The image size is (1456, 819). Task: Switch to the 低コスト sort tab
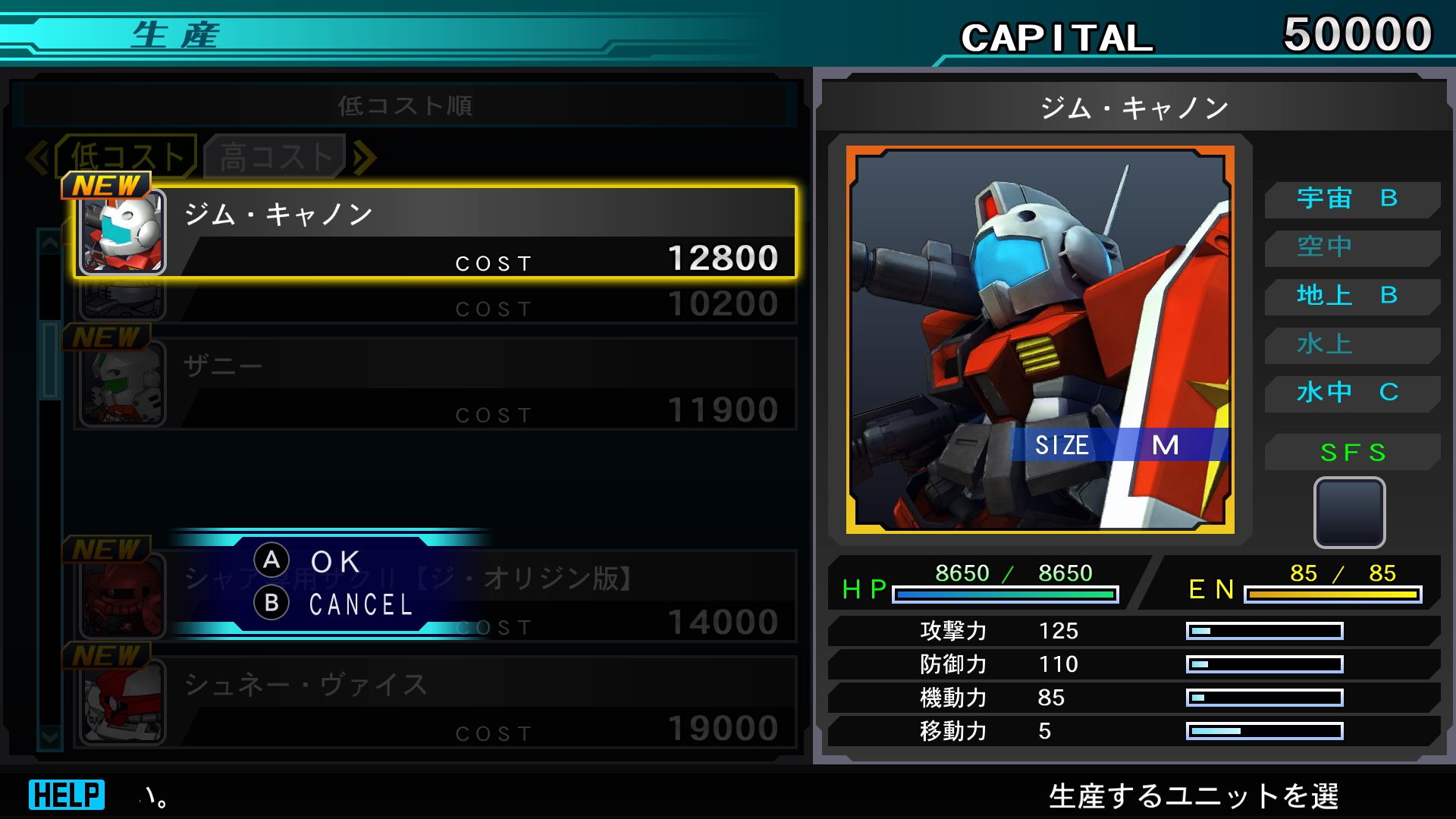coord(127,157)
